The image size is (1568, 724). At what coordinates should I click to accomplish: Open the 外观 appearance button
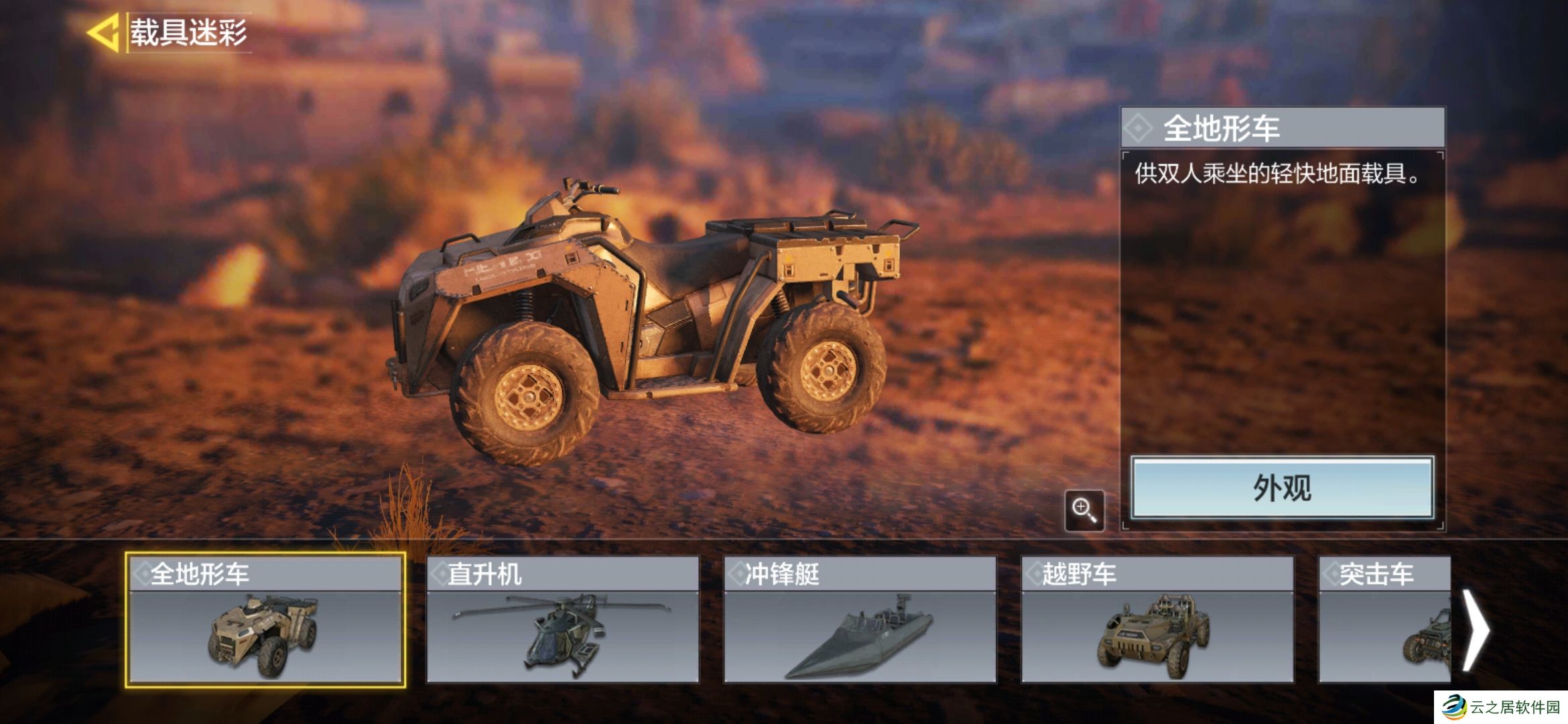click(1282, 488)
